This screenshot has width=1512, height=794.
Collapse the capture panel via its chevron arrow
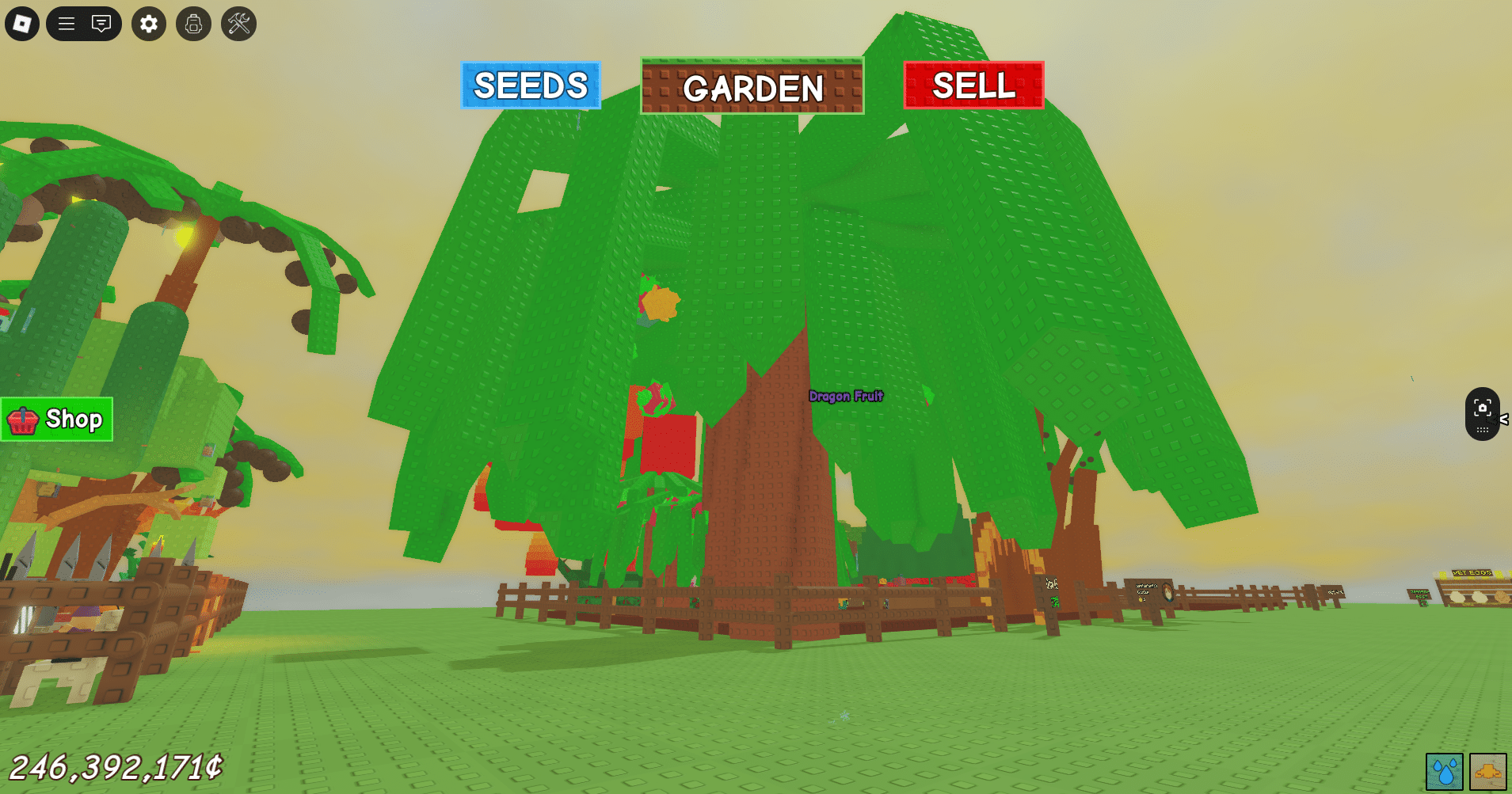click(x=1505, y=419)
